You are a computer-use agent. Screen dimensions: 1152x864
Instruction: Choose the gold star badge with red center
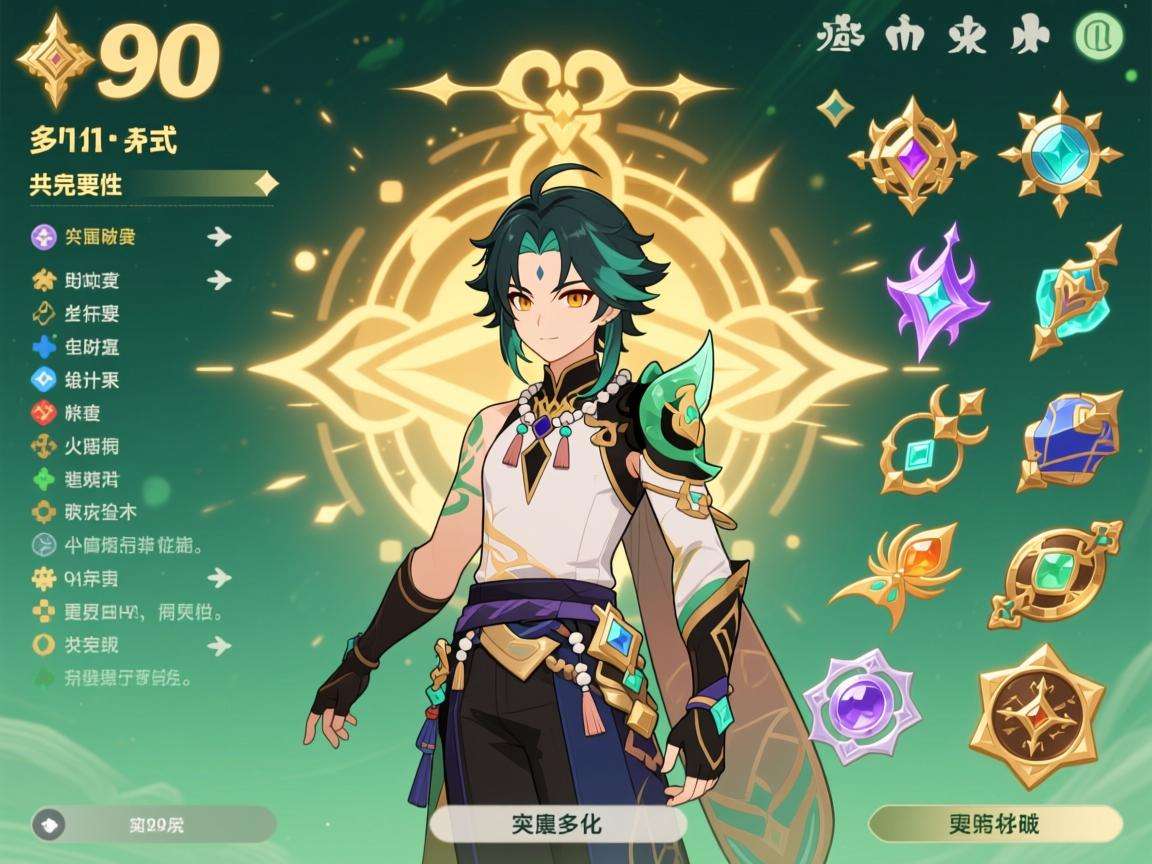[1037, 714]
